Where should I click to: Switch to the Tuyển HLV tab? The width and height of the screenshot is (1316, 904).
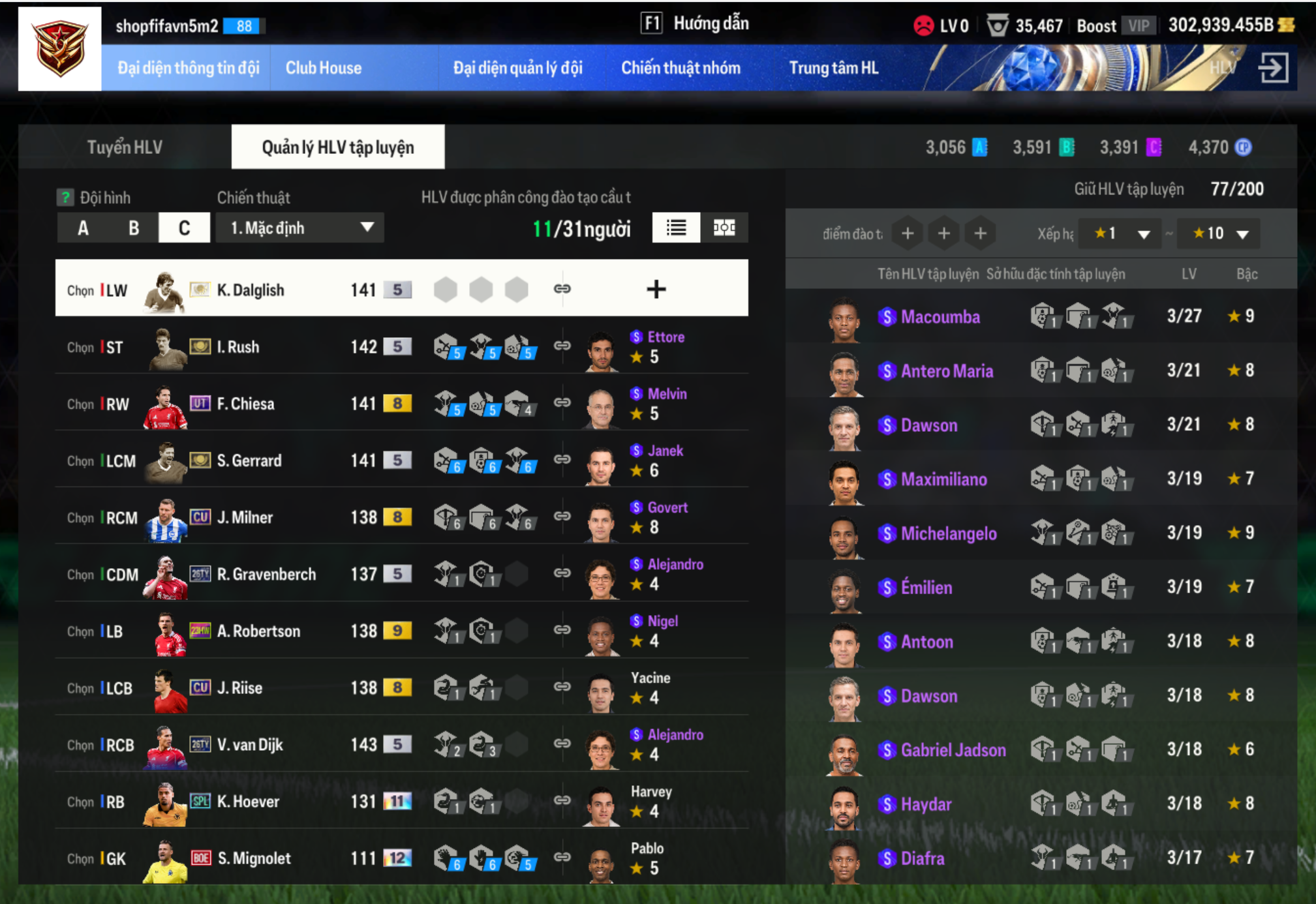125,147
